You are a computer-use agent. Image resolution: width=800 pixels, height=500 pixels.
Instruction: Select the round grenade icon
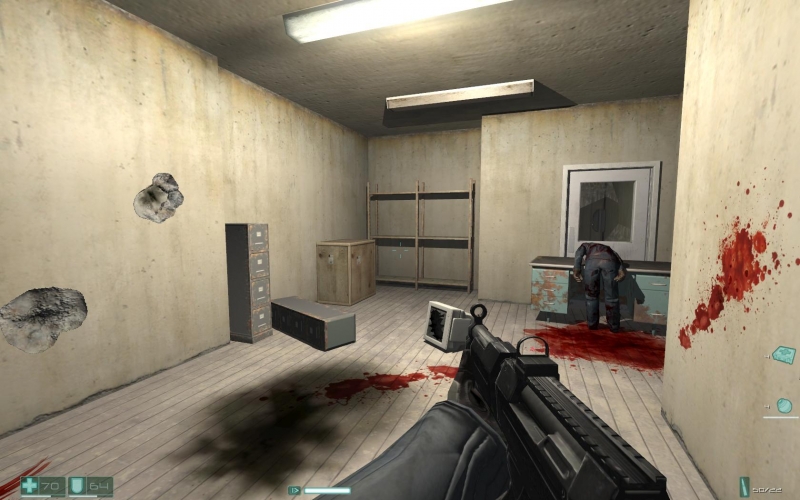click(785, 406)
